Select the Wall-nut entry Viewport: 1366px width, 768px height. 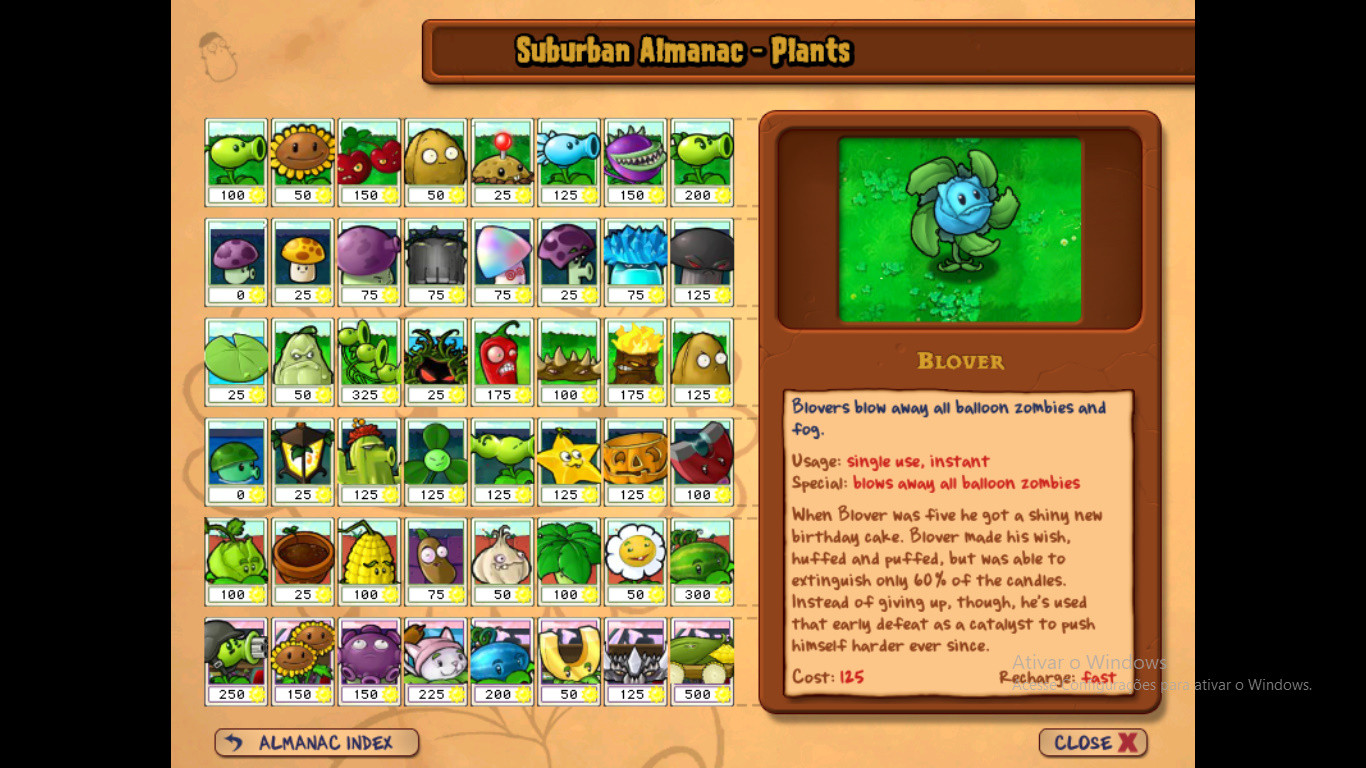(x=435, y=160)
